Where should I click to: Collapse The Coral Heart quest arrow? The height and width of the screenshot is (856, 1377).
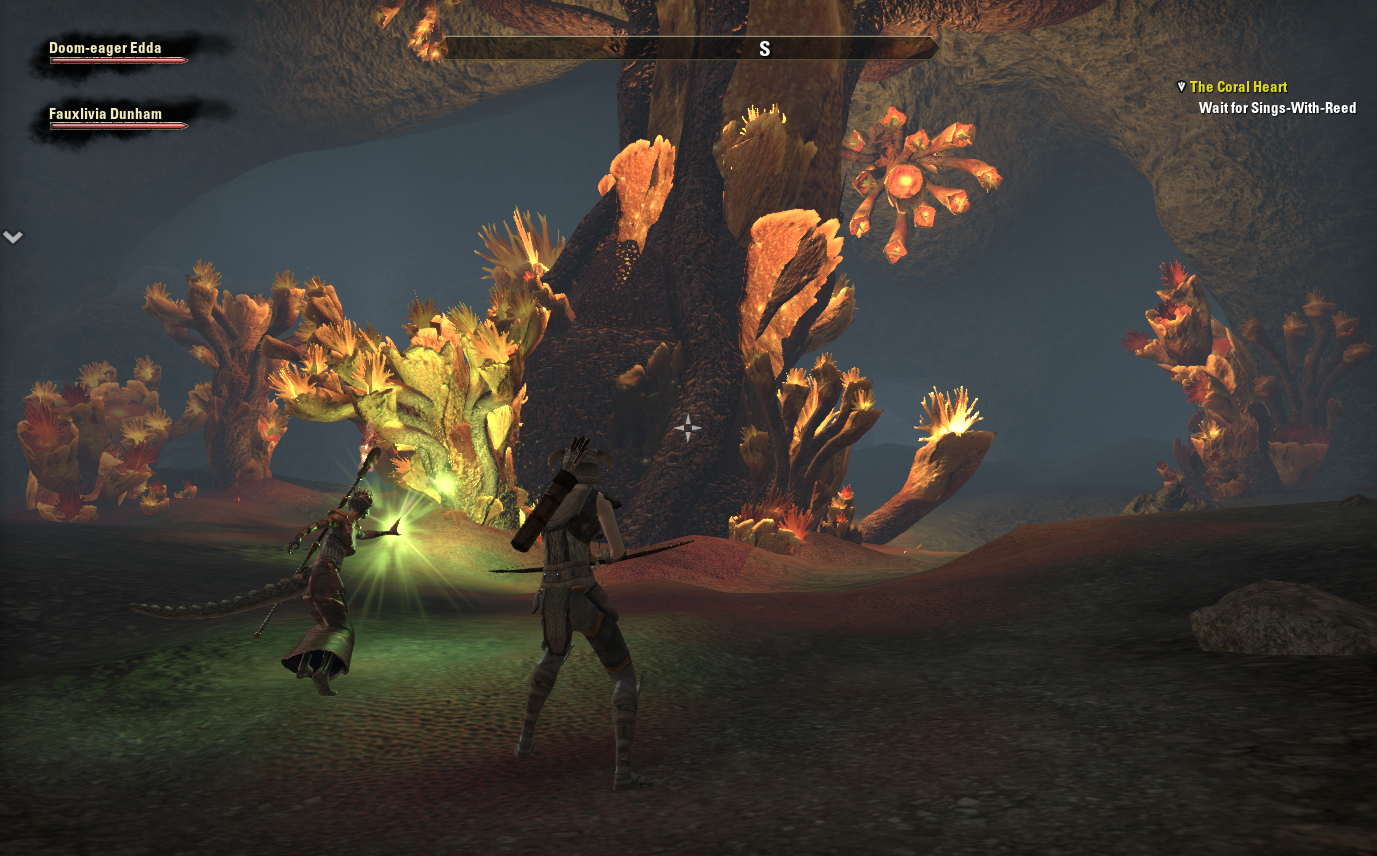(1181, 87)
